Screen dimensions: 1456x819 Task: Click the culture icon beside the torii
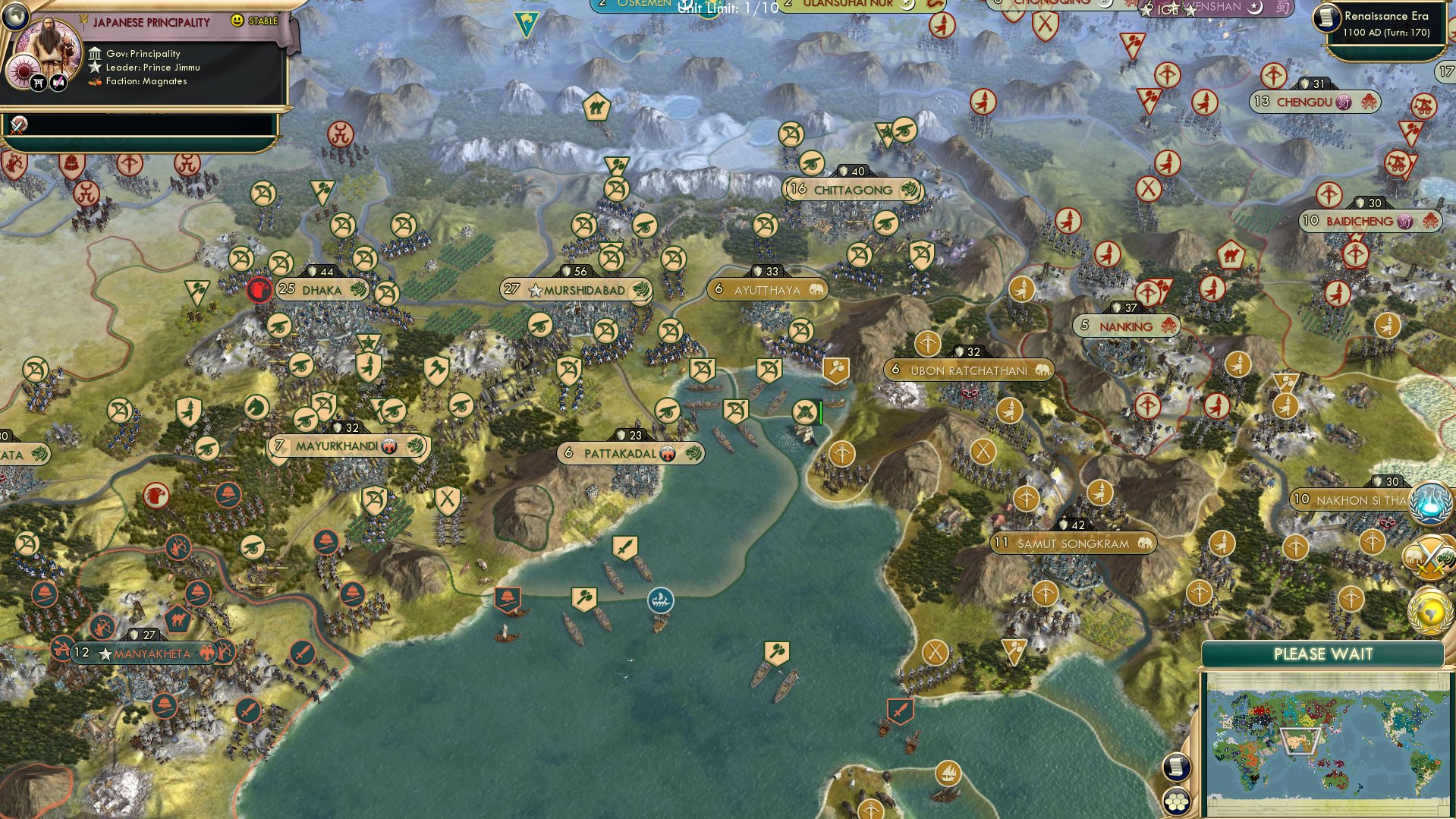click(57, 81)
